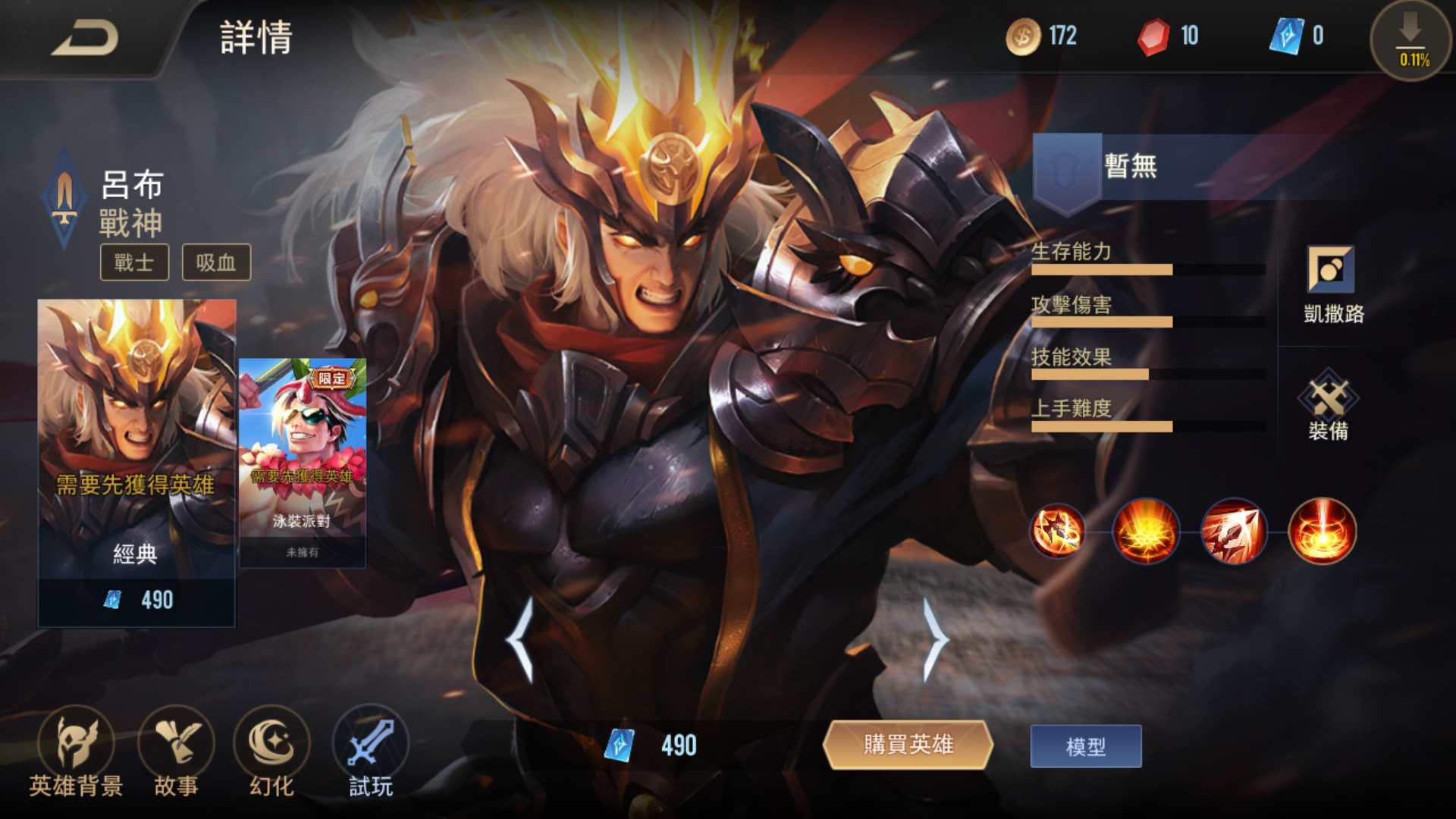Select the 戰士 warrior role tag
This screenshot has height=819, width=1456.
click(134, 262)
